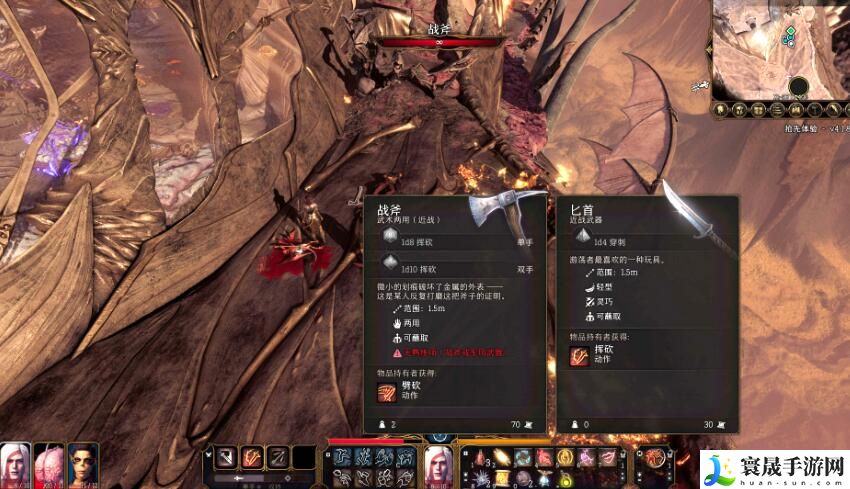Open the minimap view
The width and height of the screenshot is (850, 489).
pyautogui.click(x=780, y=45)
